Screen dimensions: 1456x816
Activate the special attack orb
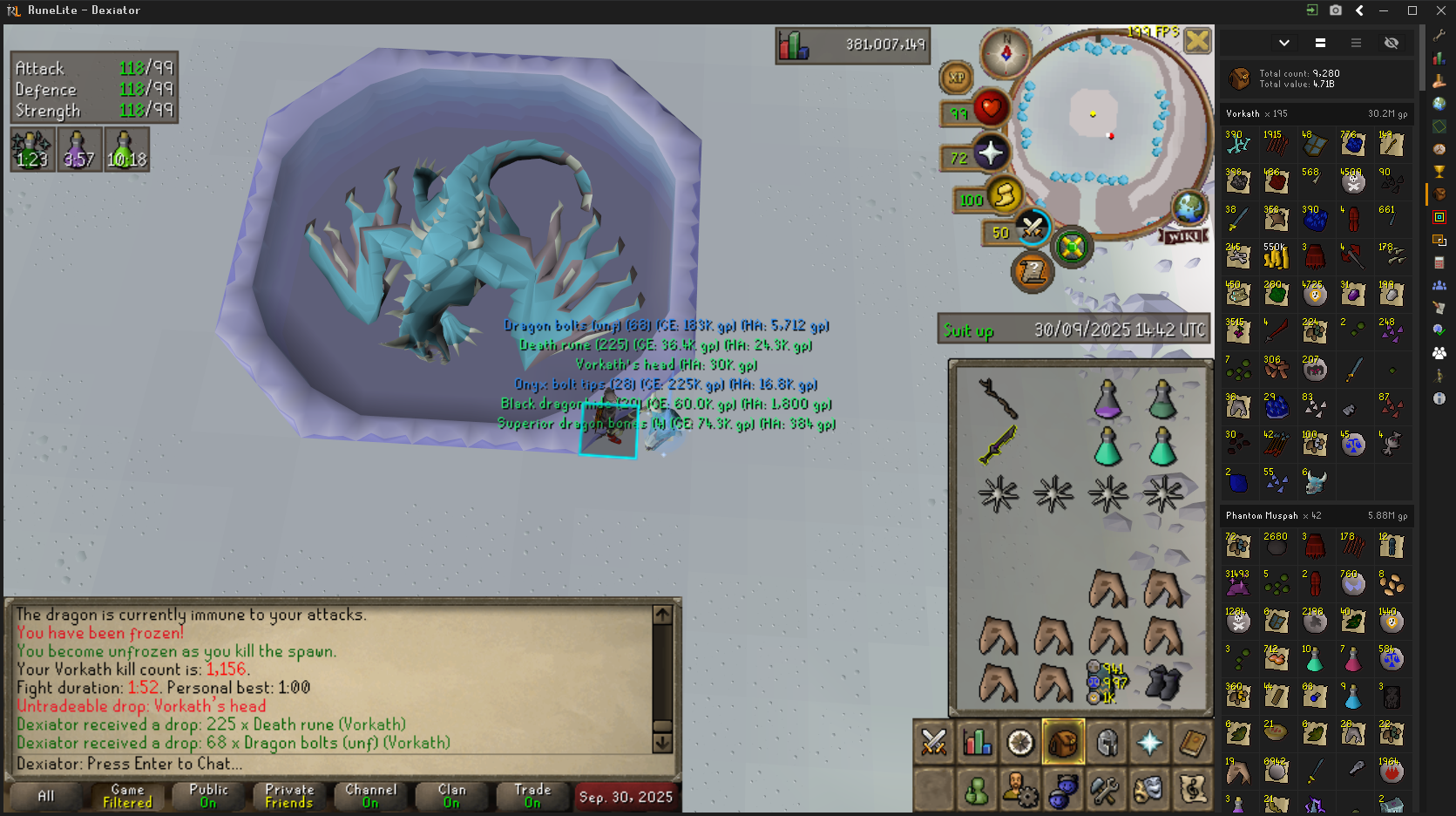coord(1033,228)
